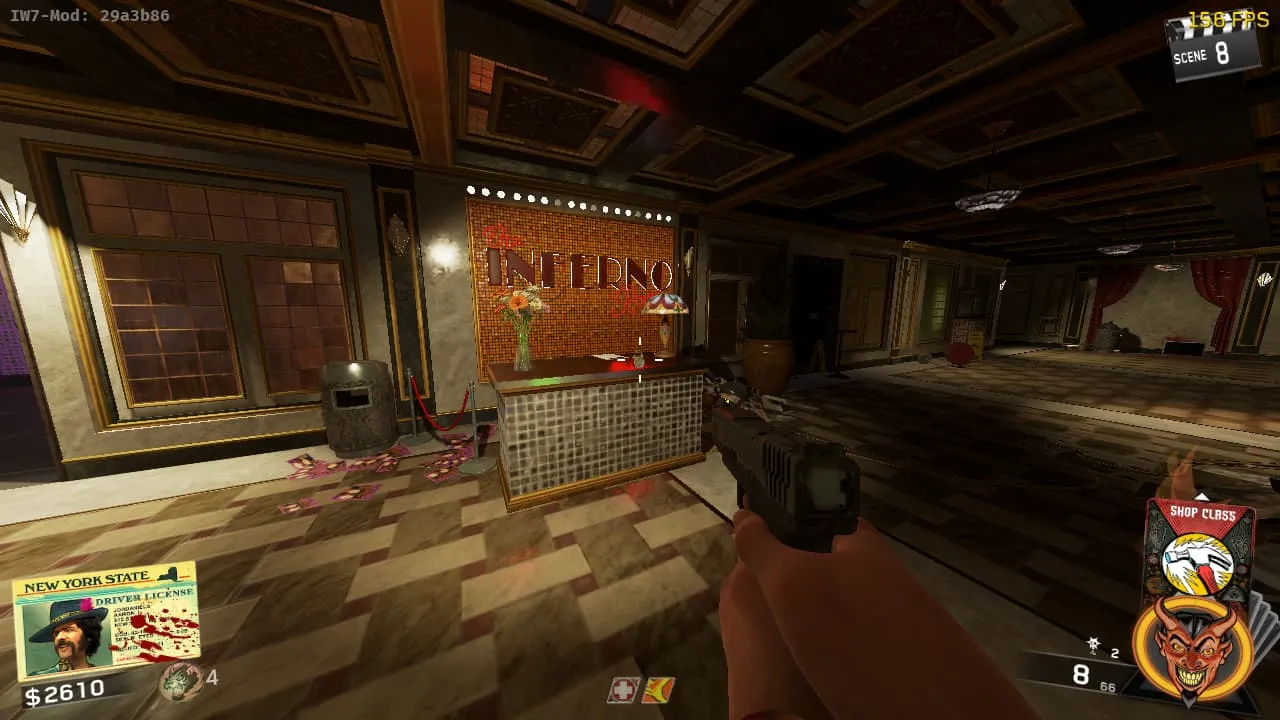Click the New York State driver license card
This screenshot has width=1280, height=720.
pyautogui.click(x=106, y=620)
